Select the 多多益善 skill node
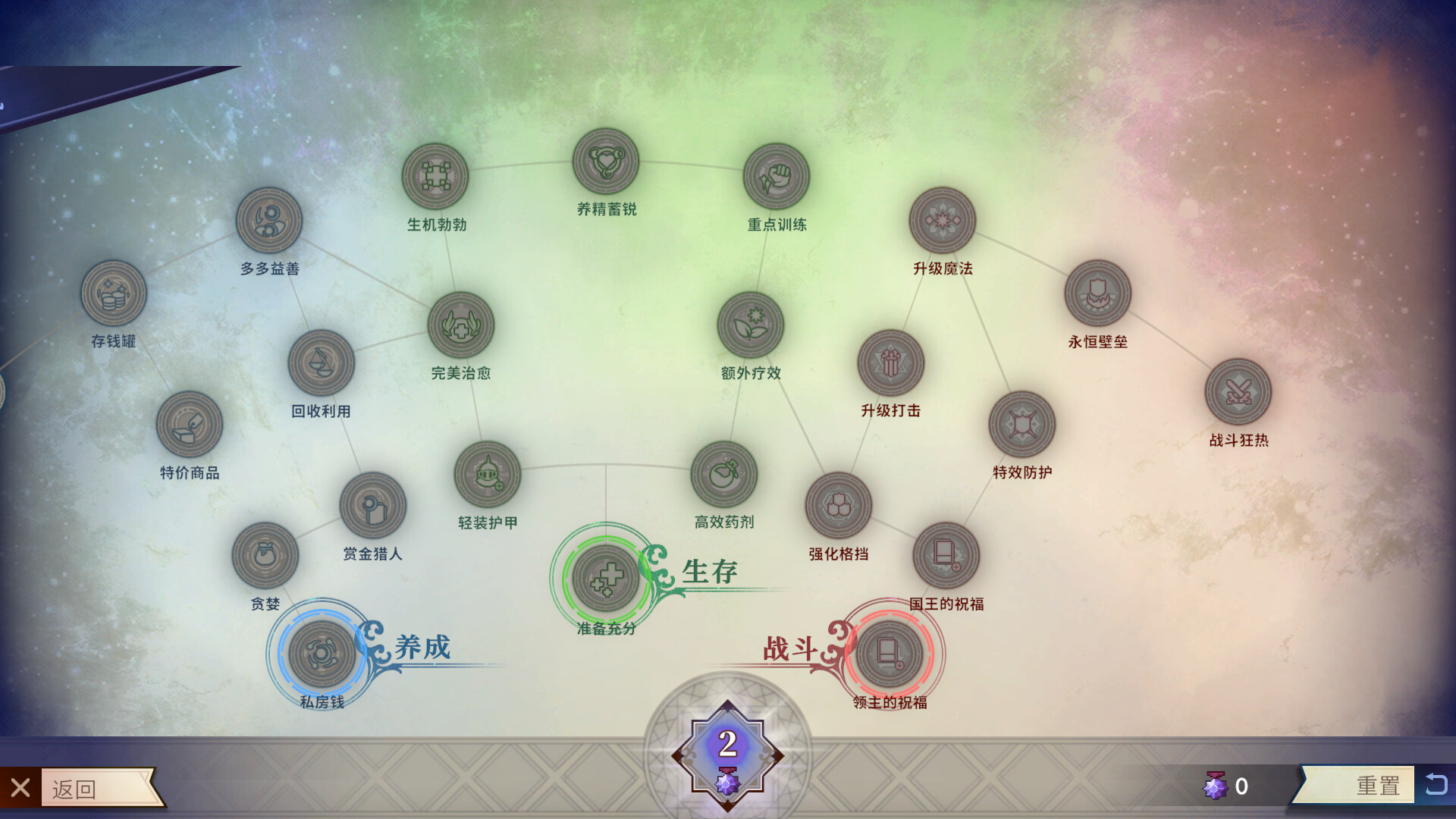The height and width of the screenshot is (819, 1456). coord(269,220)
